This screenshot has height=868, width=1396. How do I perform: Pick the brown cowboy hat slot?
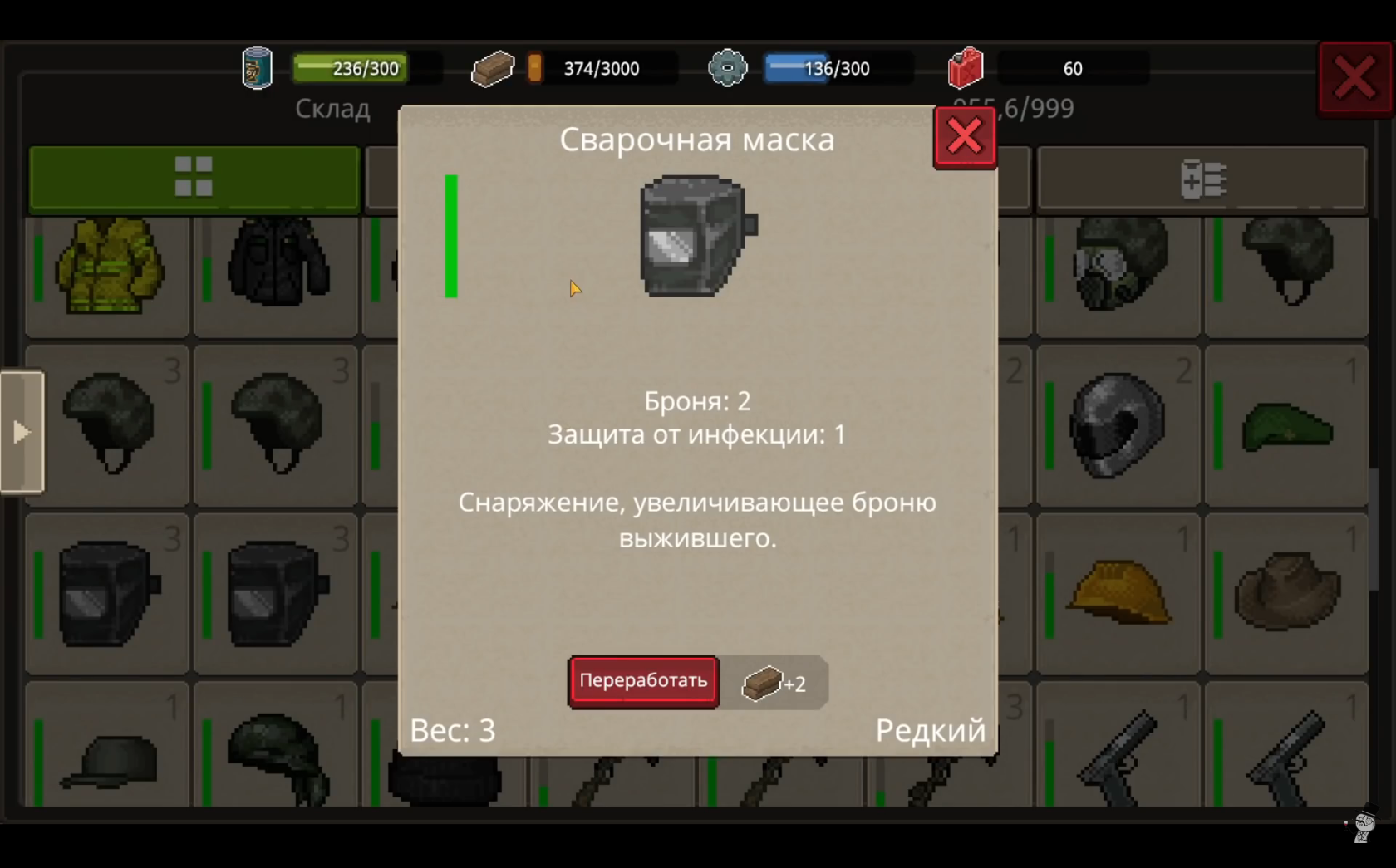coord(1286,593)
